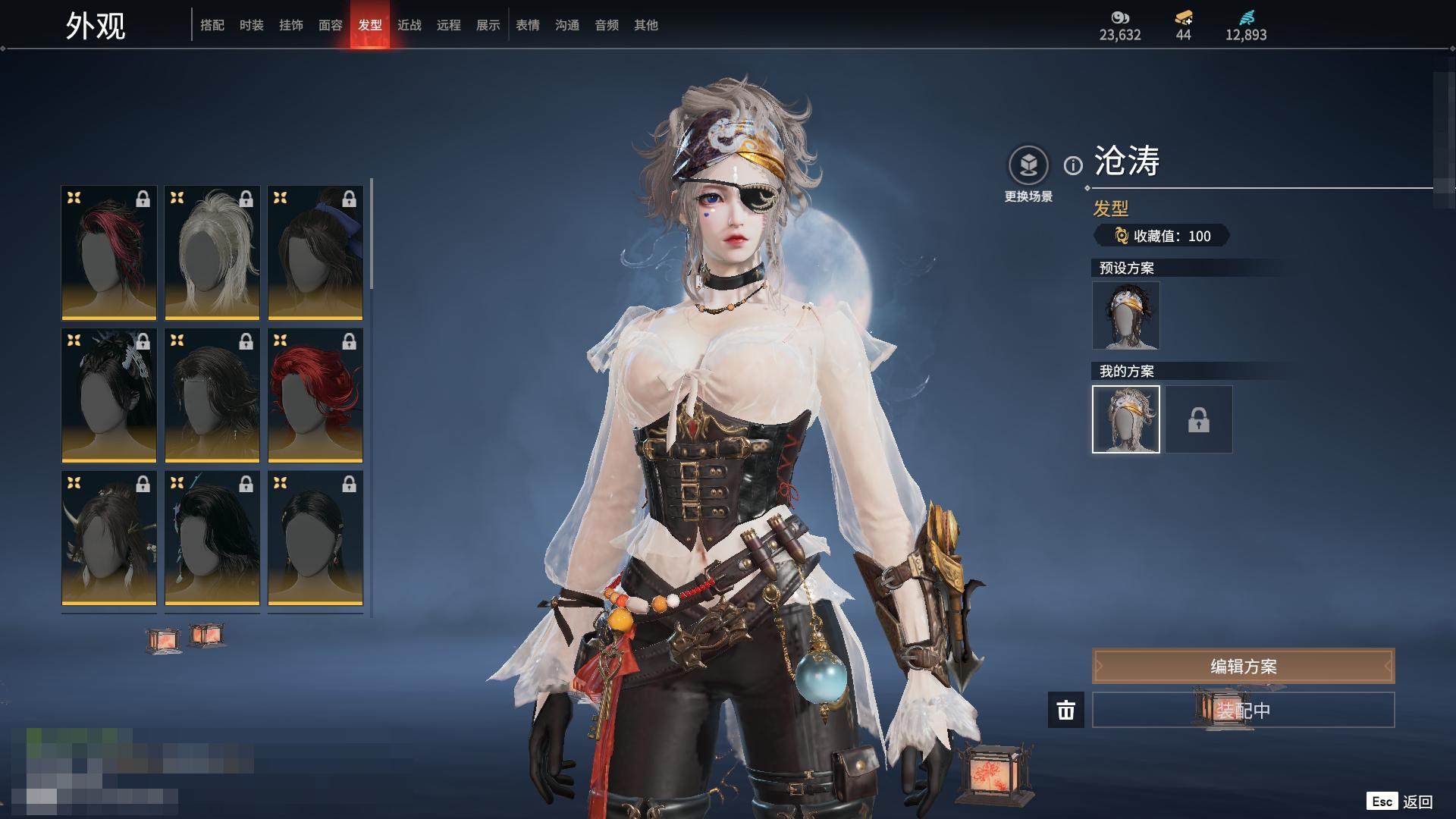The height and width of the screenshot is (819, 1456).
Task: Select the bright red curly hairstyle
Action: point(315,395)
